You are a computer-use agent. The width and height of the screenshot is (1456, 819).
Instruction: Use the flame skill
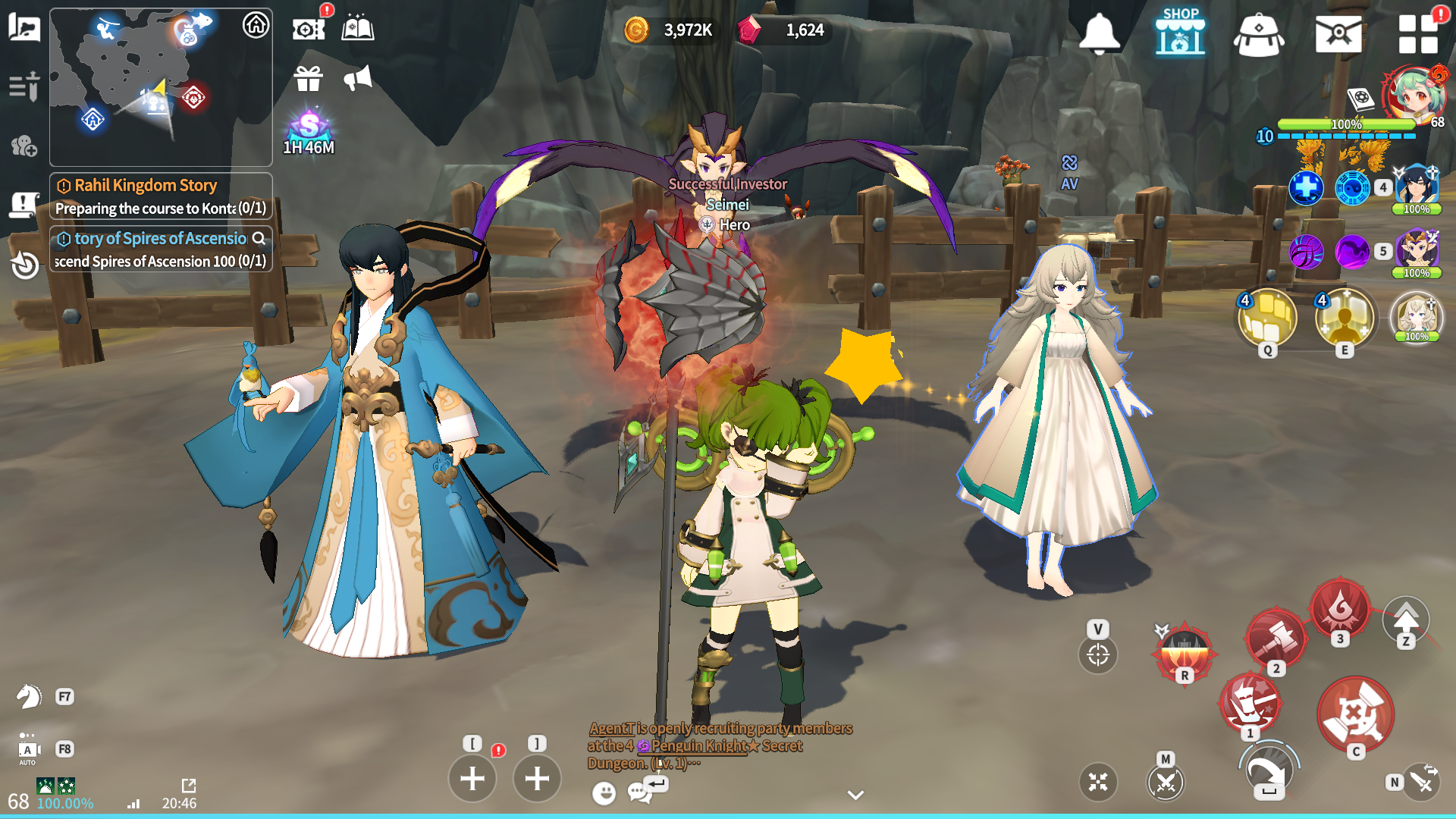(x=1340, y=608)
